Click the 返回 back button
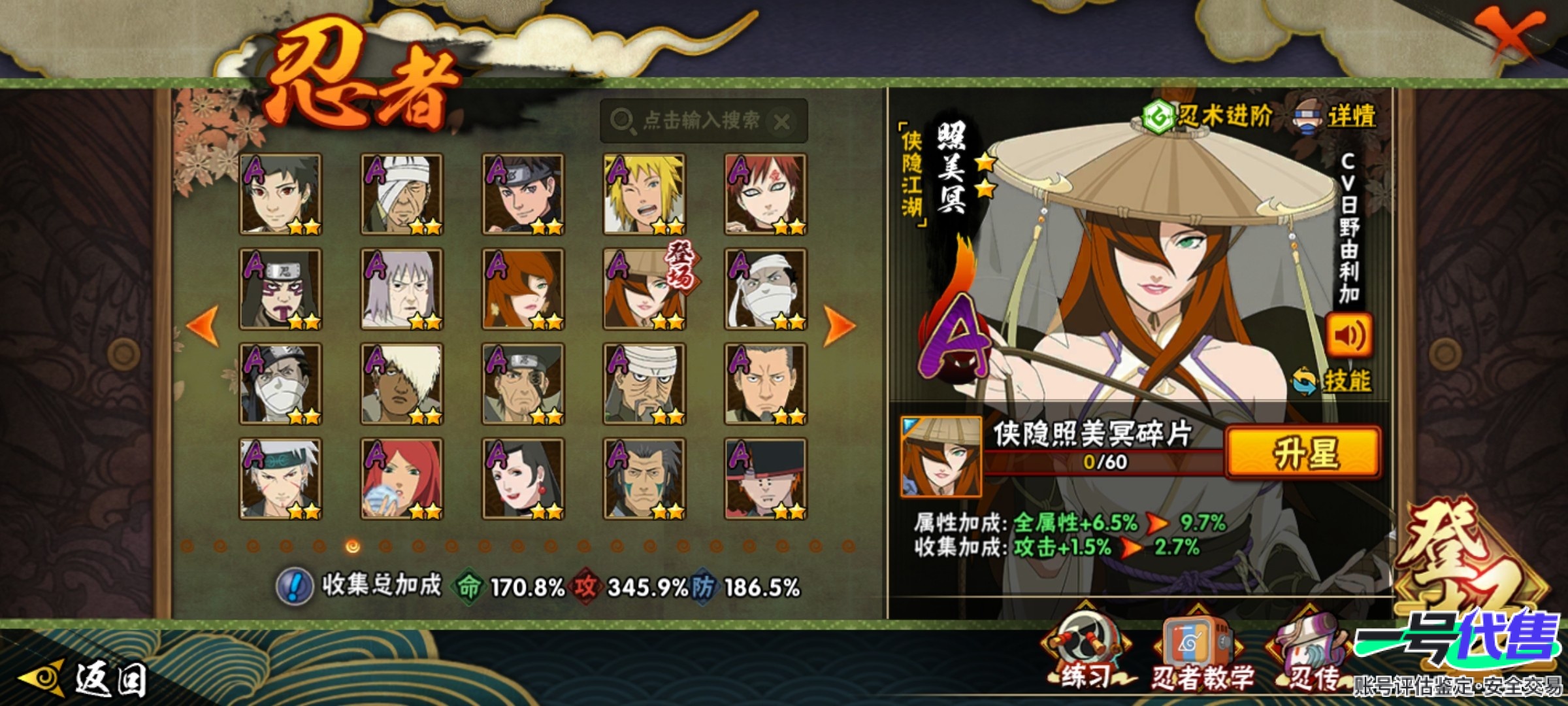 click(85, 679)
